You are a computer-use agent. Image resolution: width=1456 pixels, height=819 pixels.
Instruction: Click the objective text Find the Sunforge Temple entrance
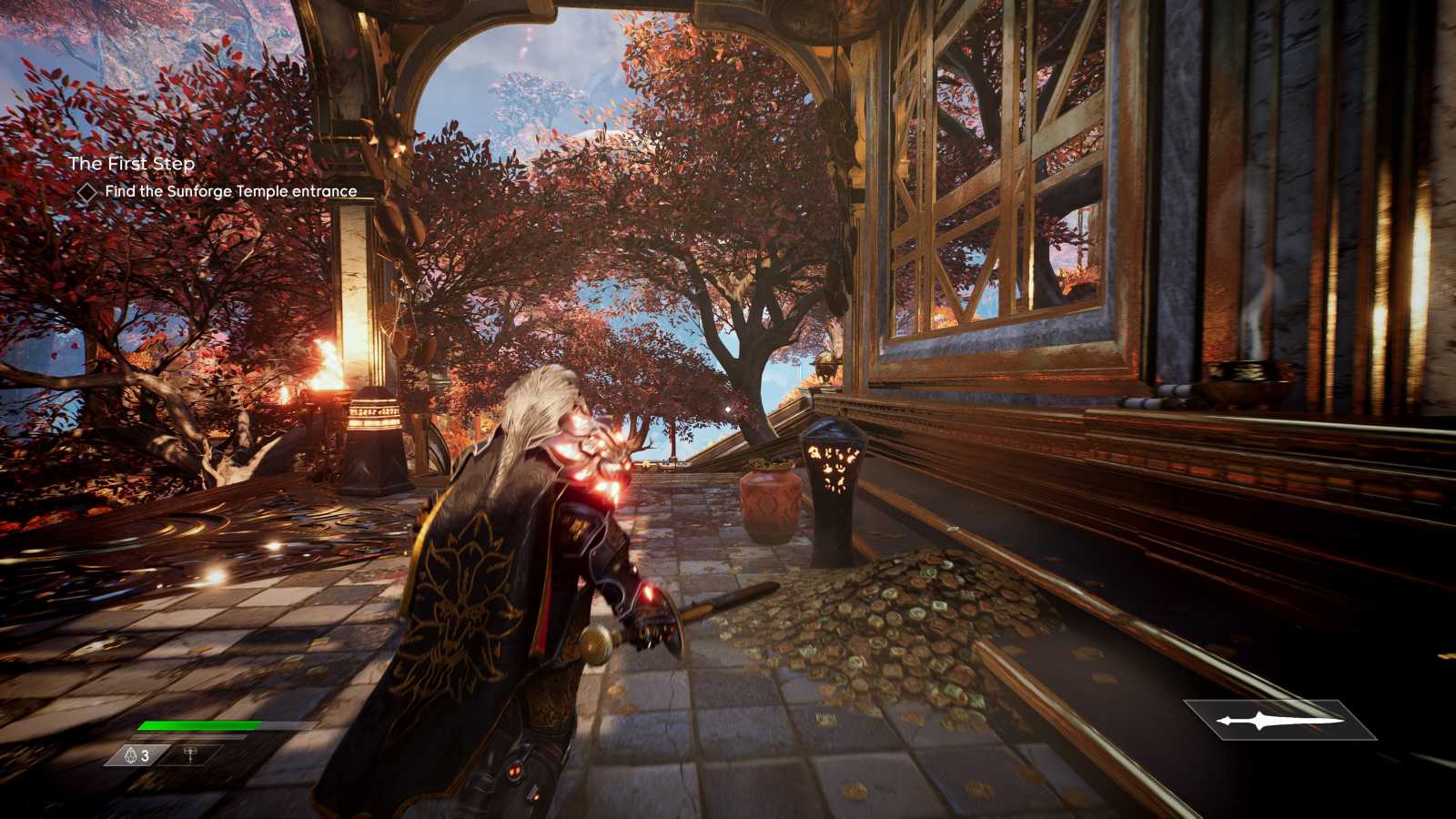[231, 192]
